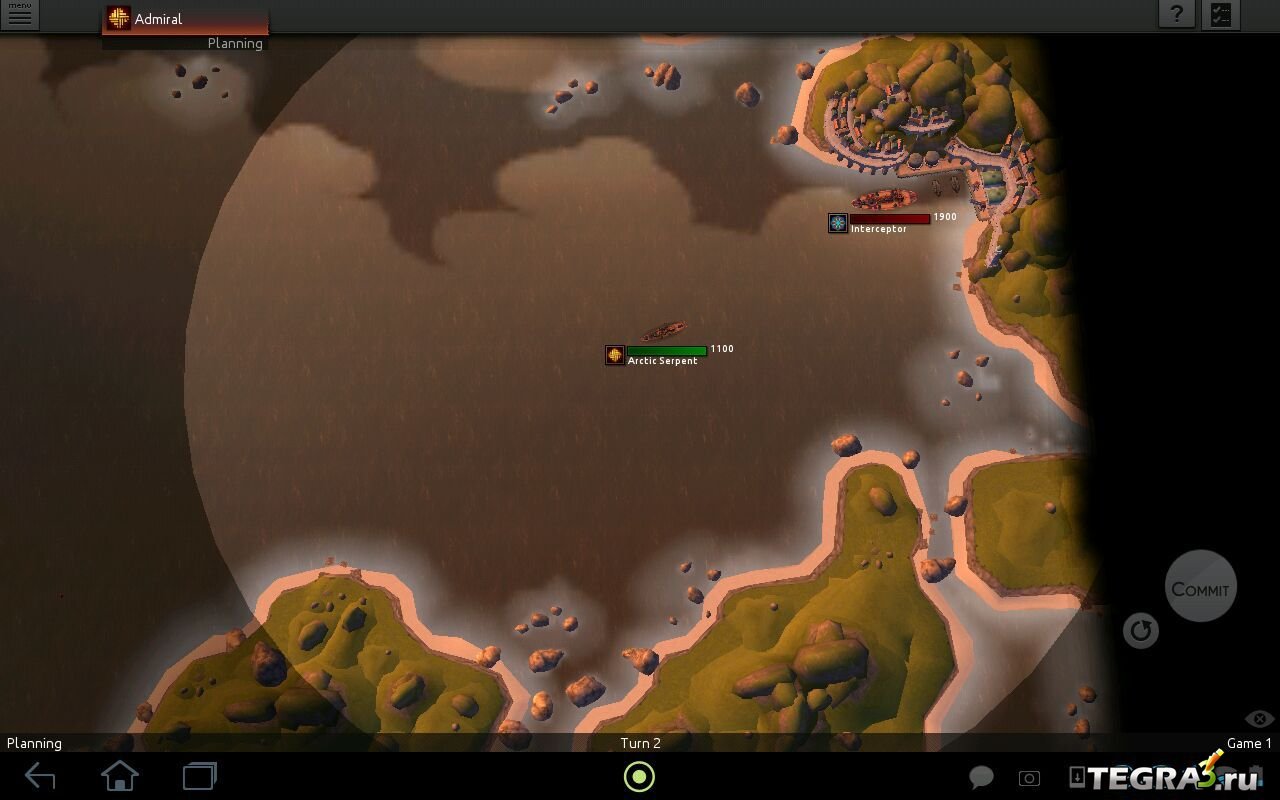Open the hamburger menu button
This screenshot has width=1280, height=800.
tap(19, 15)
